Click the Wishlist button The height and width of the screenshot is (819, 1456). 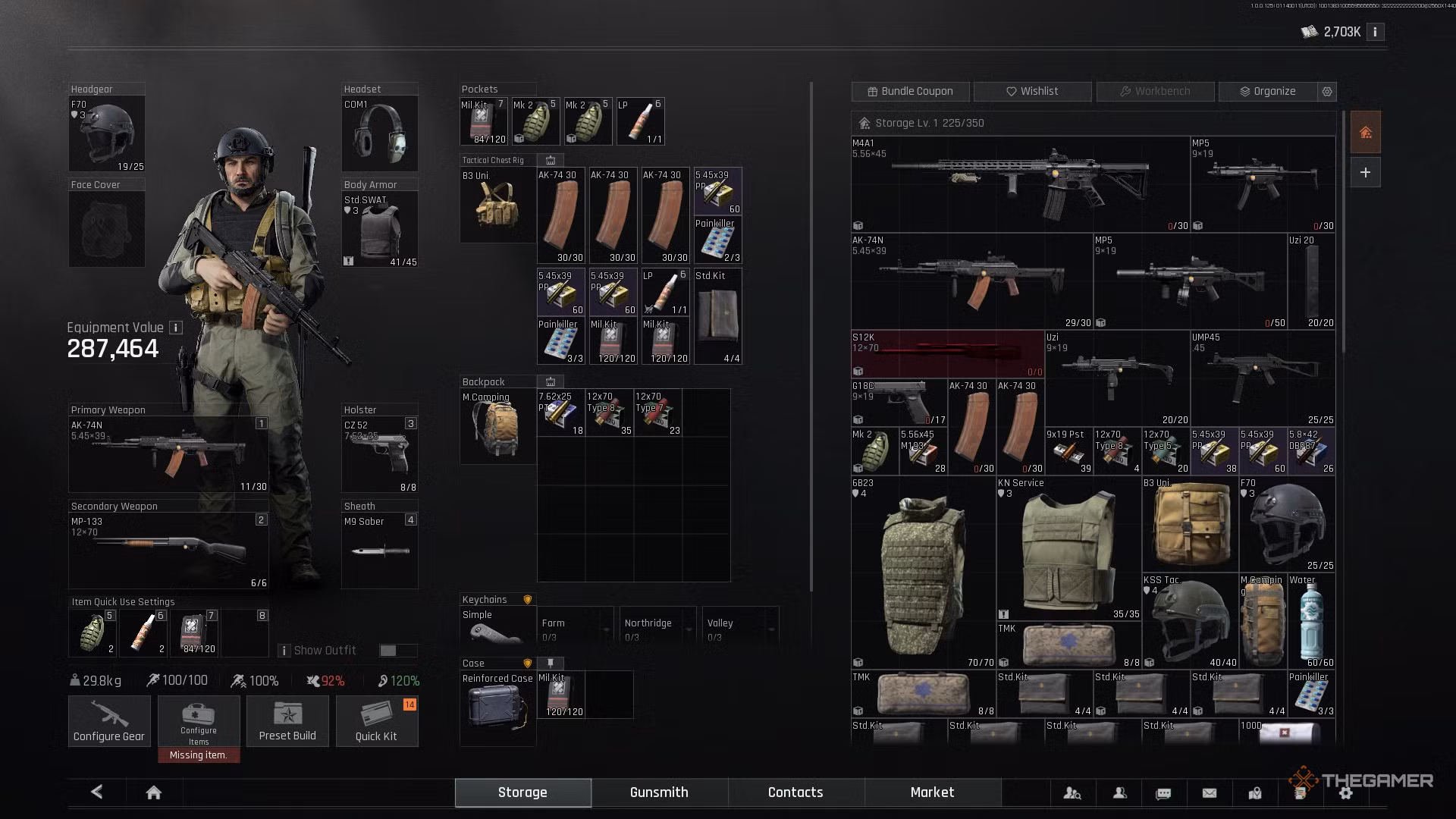coord(1032,91)
